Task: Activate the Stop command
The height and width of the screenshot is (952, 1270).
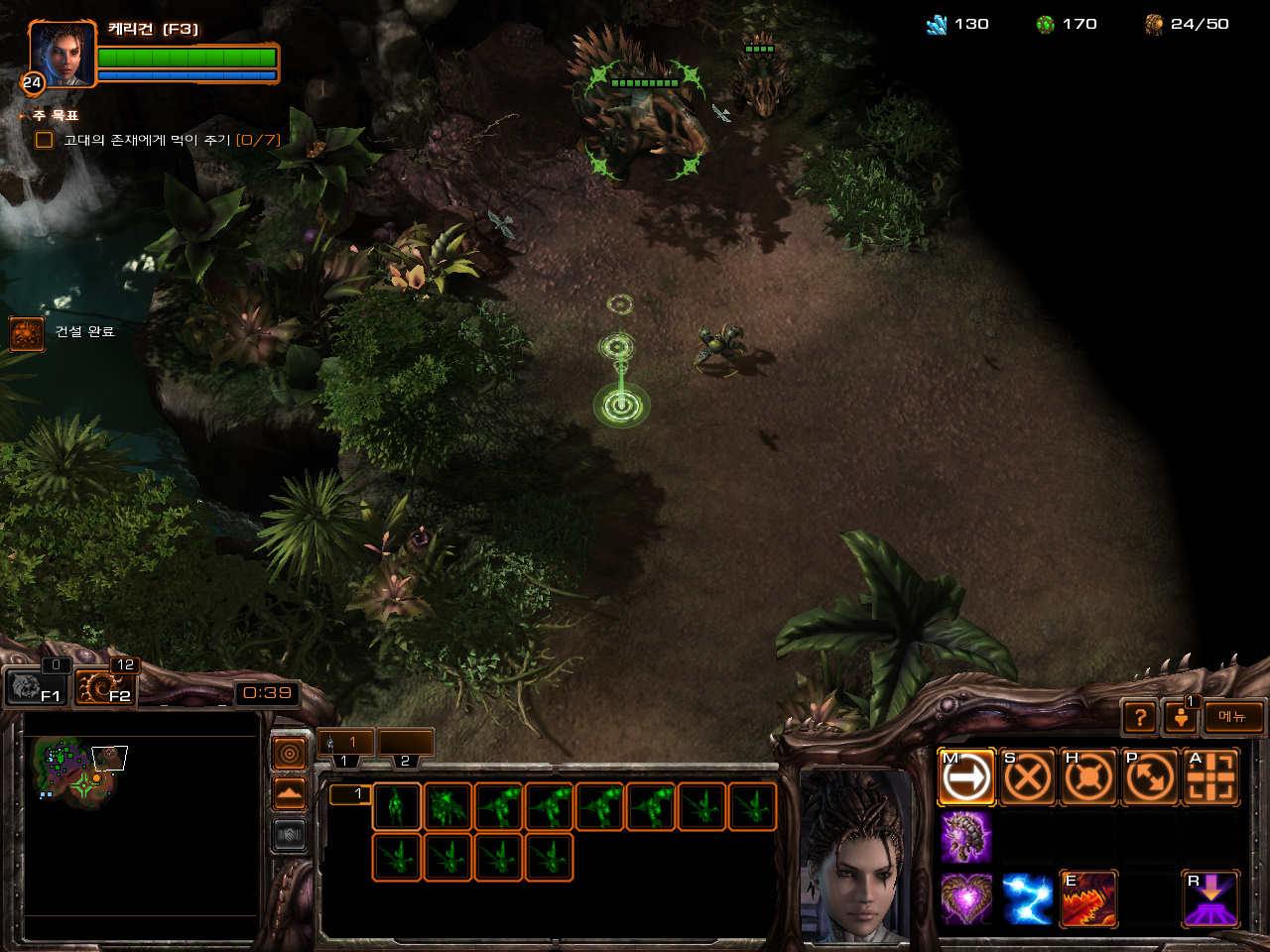Action: (x=1027, y=777)
